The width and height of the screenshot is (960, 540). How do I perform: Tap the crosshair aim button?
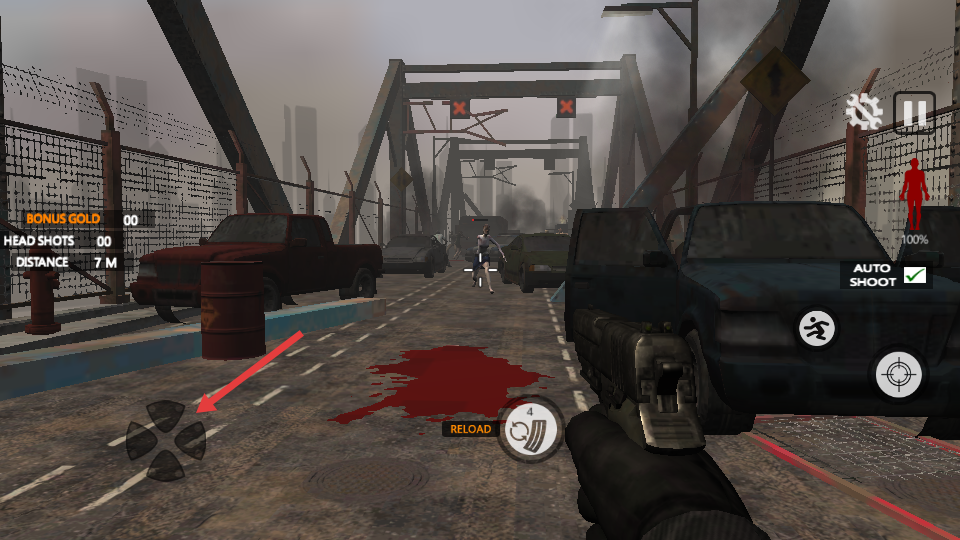[898, 375]
